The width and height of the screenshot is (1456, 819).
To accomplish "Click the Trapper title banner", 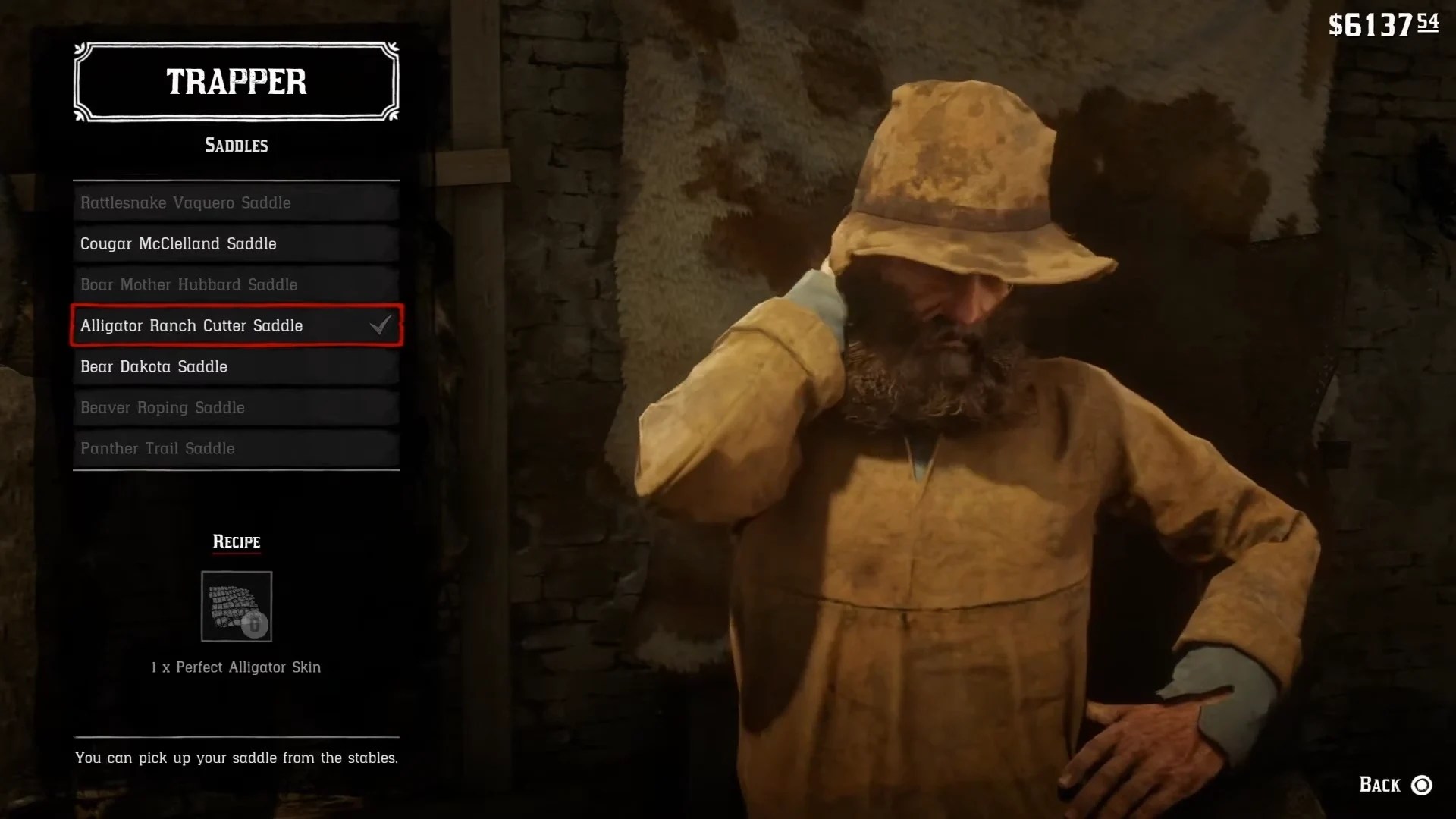I will coord(236,81).
